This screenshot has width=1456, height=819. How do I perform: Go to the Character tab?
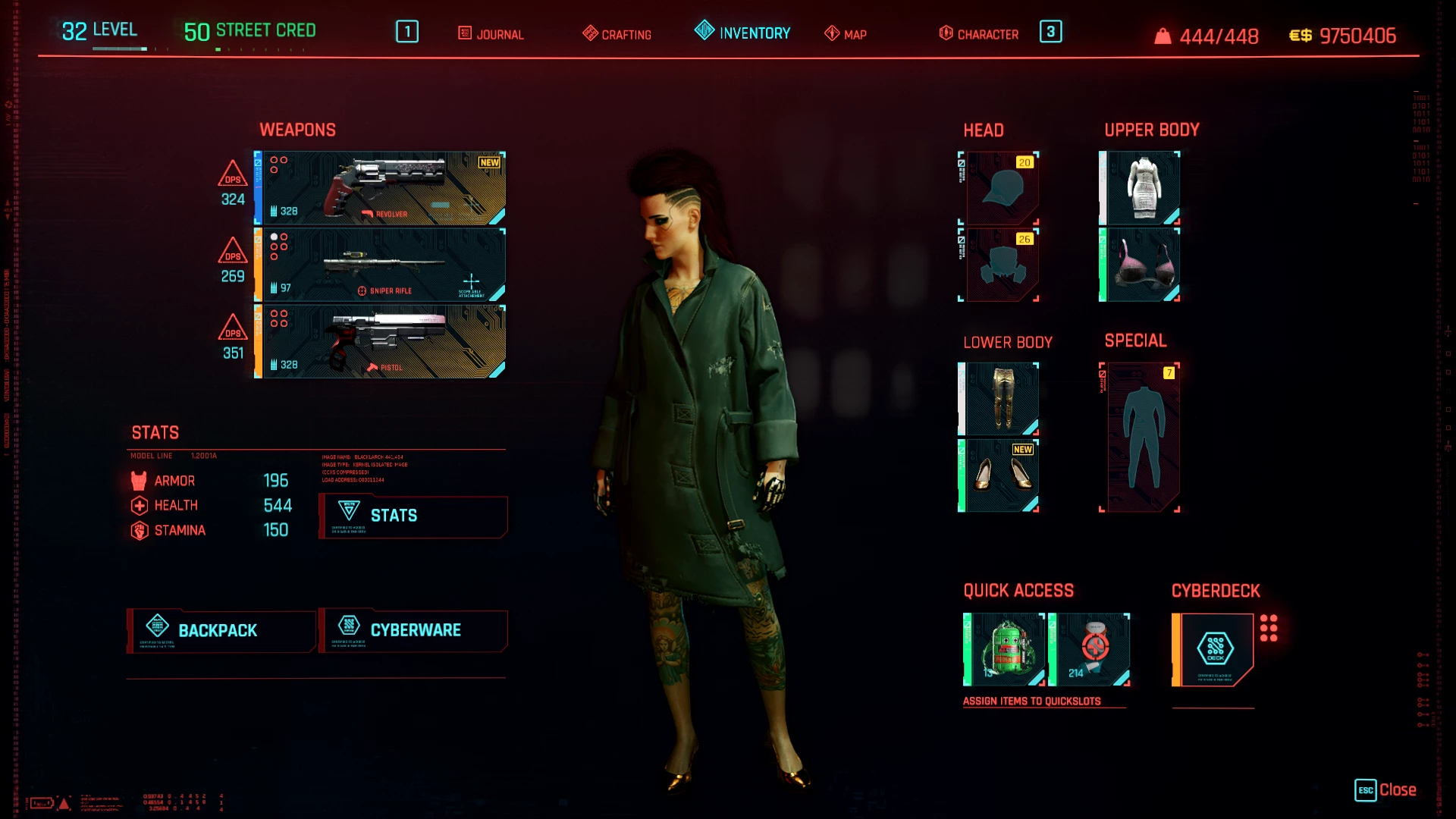click(x=979, y=34)
